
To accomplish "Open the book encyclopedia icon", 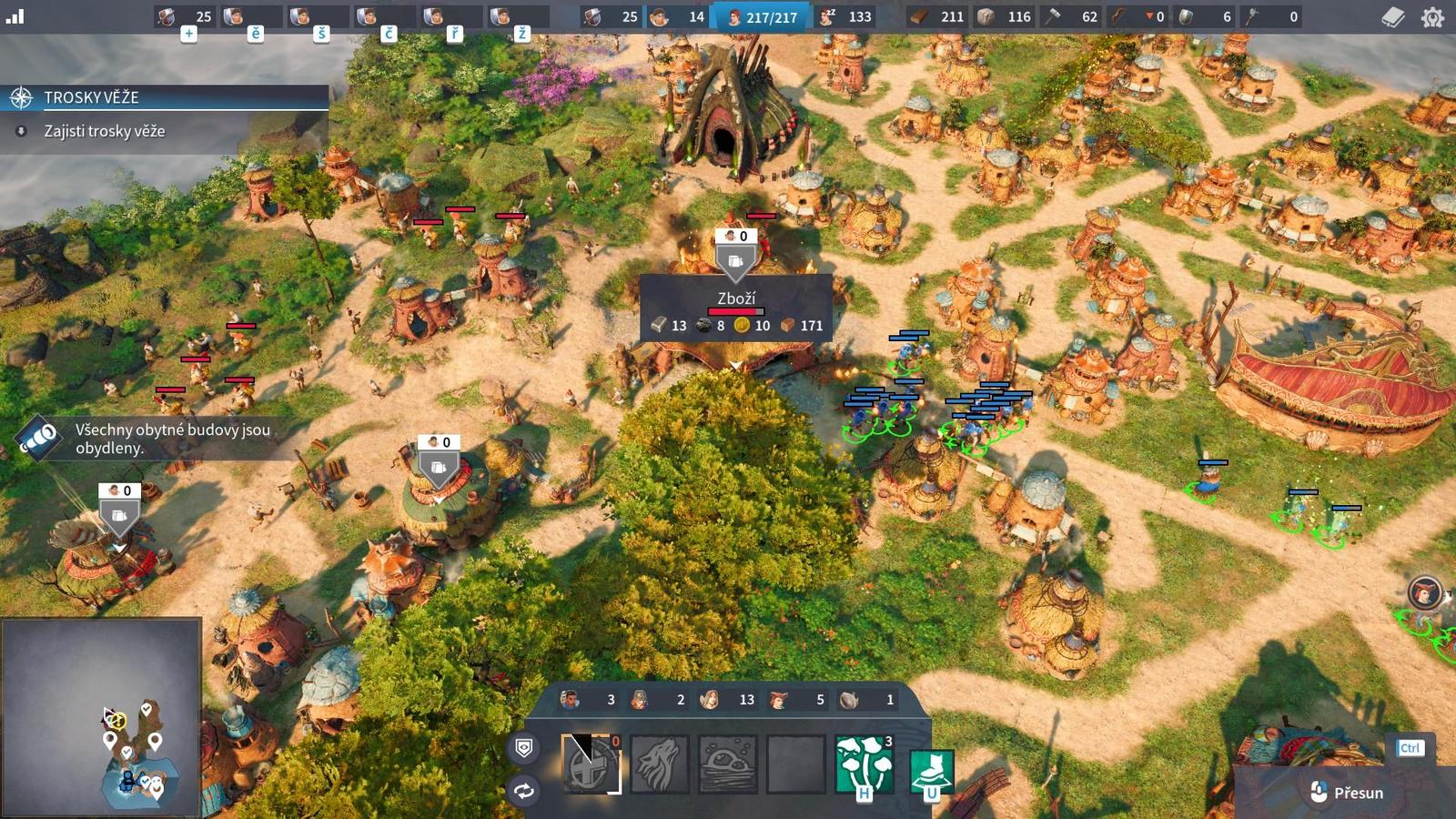I will click(1392, 17).
